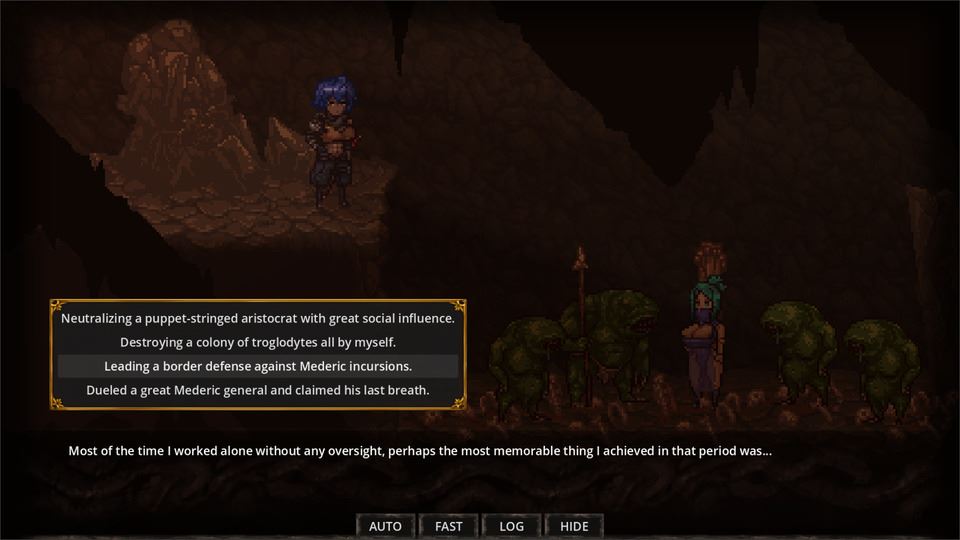This screenshot has width=960, height=540.
Task: Open the dialogue LOG
Action: click(511, 526)
